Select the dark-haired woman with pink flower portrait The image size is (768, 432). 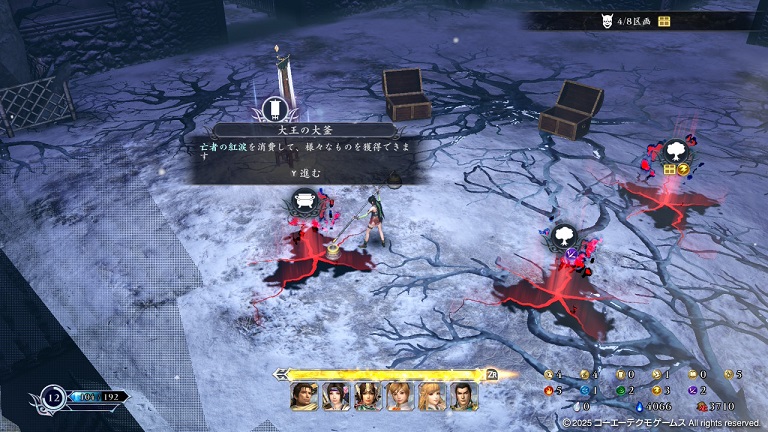tap(336, 396)
